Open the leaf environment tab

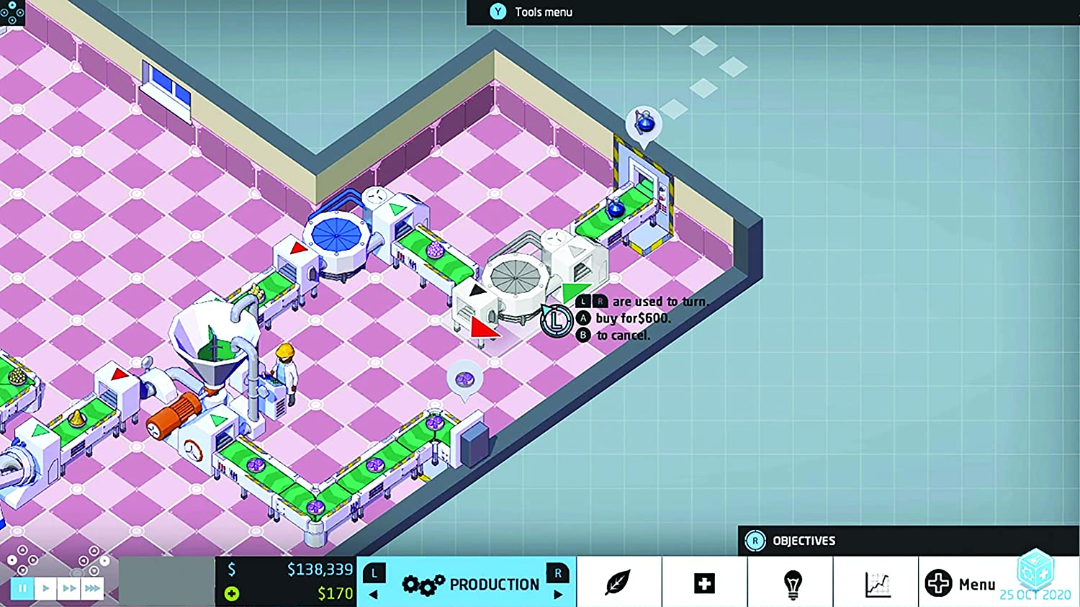tap(618, 583)
